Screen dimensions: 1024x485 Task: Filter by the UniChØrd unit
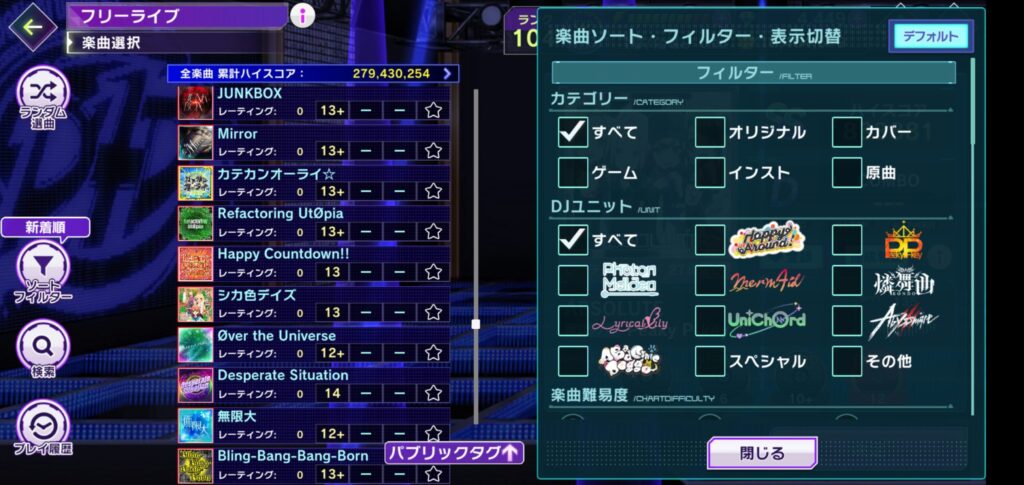point(710,320)
